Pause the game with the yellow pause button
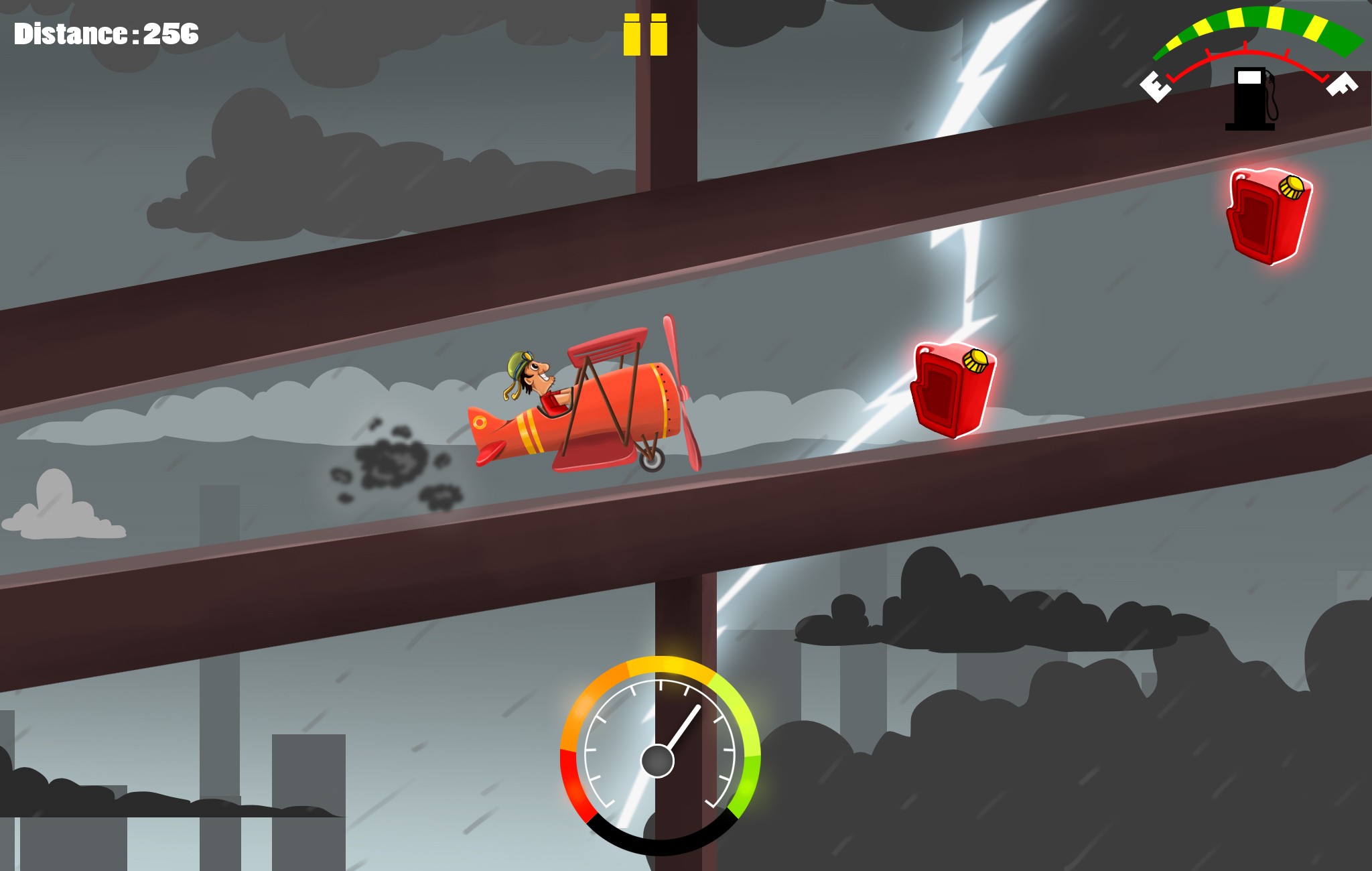Image resolution: width=1372 pixels, height=871 pixels. click(645, 35)
